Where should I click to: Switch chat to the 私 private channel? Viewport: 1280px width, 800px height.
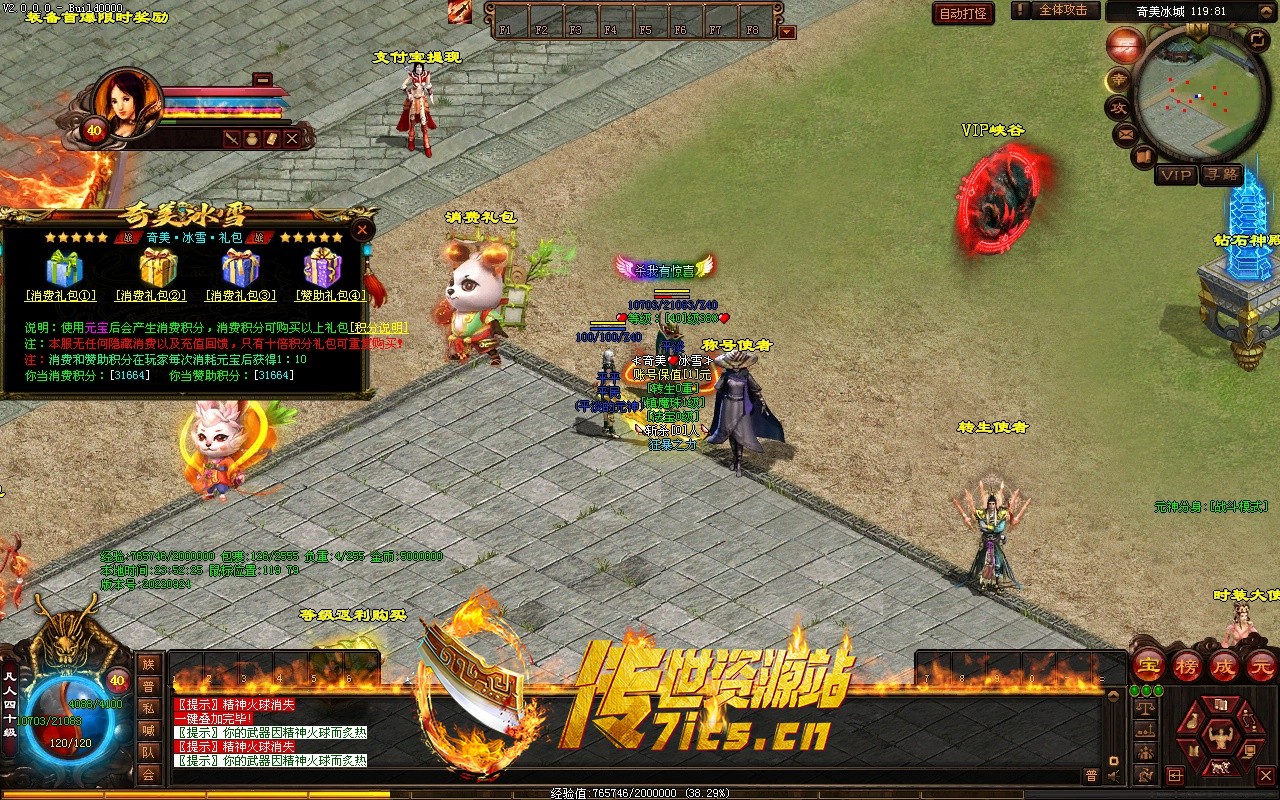pos(148,708)
